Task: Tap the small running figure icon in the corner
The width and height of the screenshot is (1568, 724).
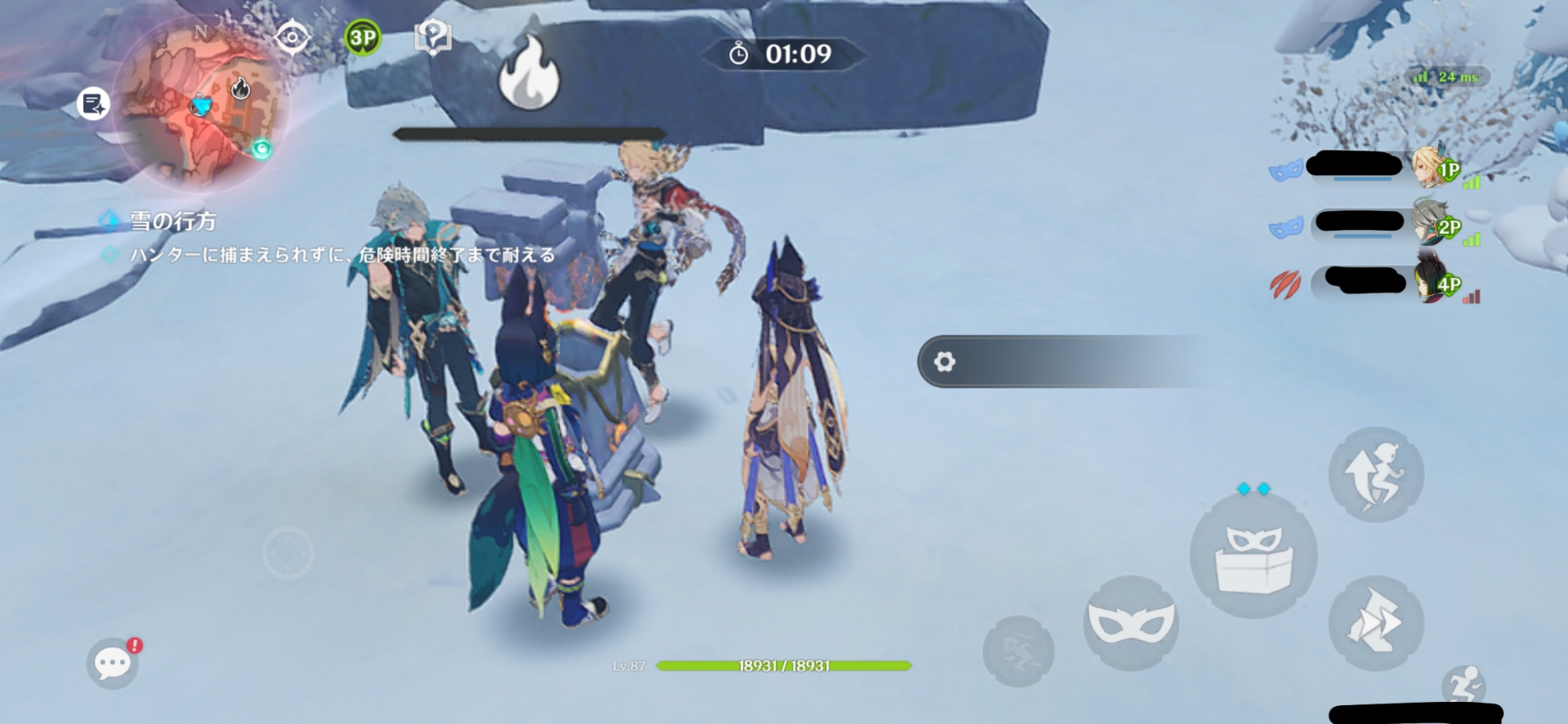Action: pyautogui.click(x=1465, y=684)
